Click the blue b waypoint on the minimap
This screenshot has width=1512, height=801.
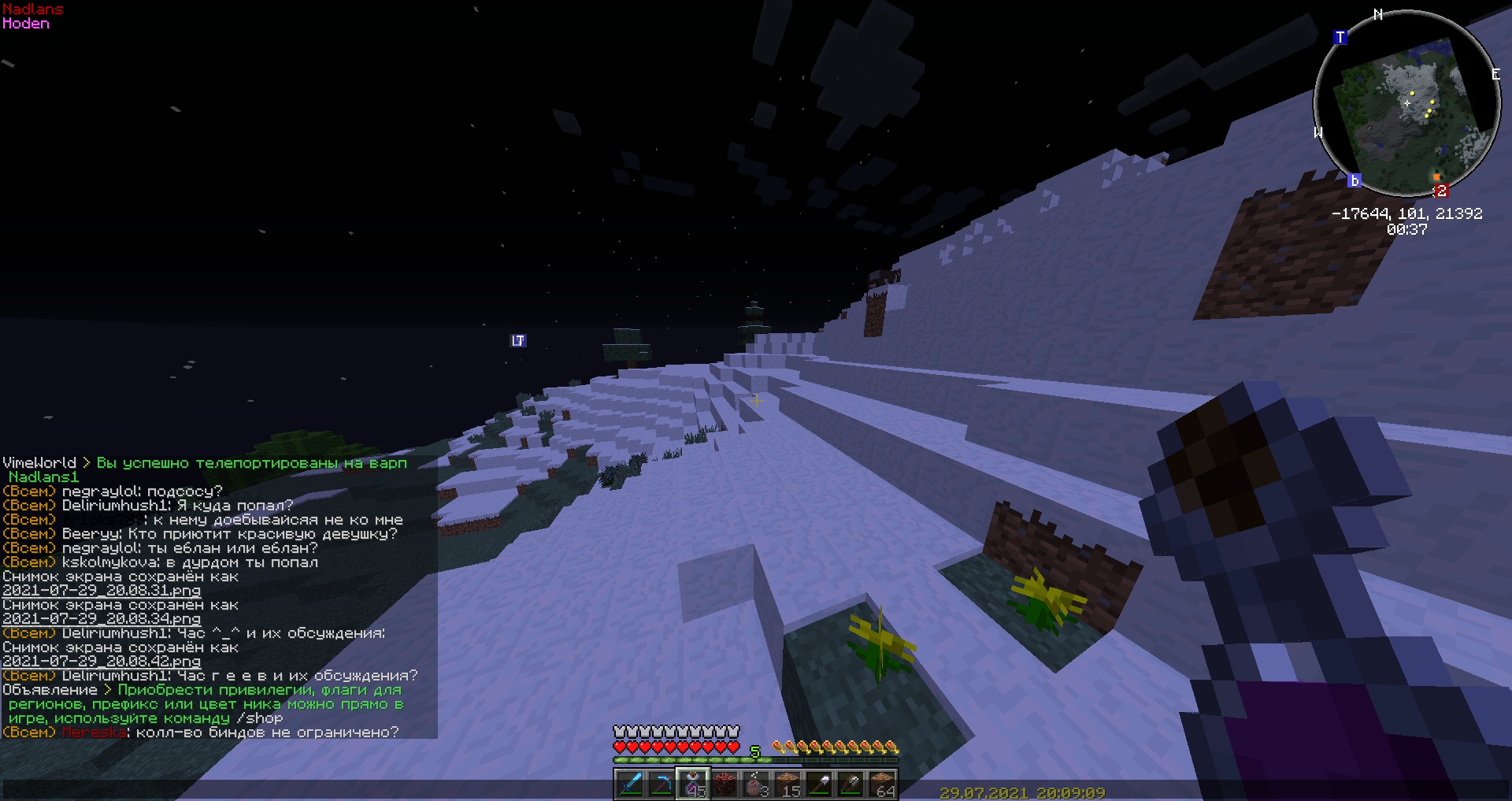pos(1354,180)
